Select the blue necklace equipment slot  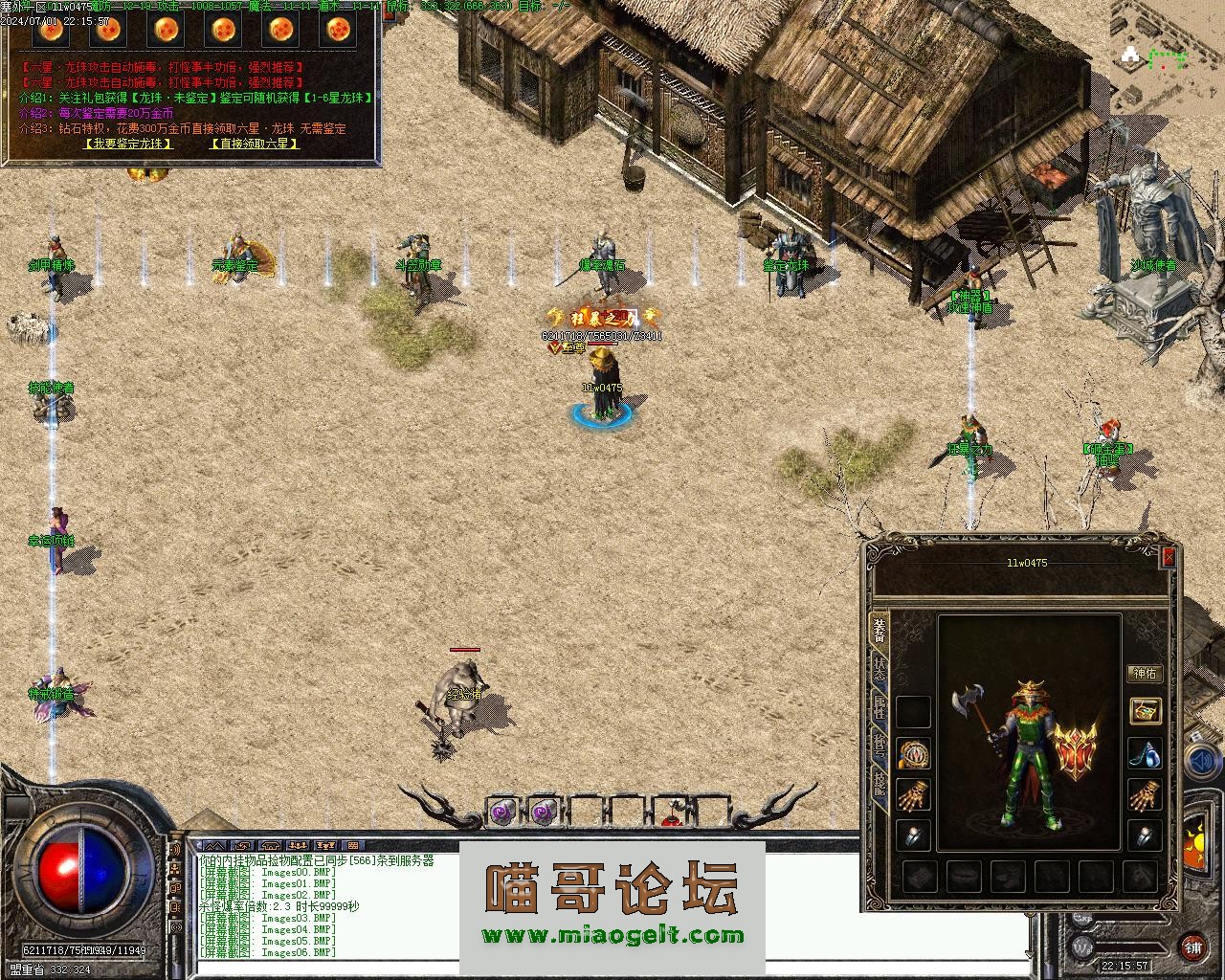[x=1145, y=752]
